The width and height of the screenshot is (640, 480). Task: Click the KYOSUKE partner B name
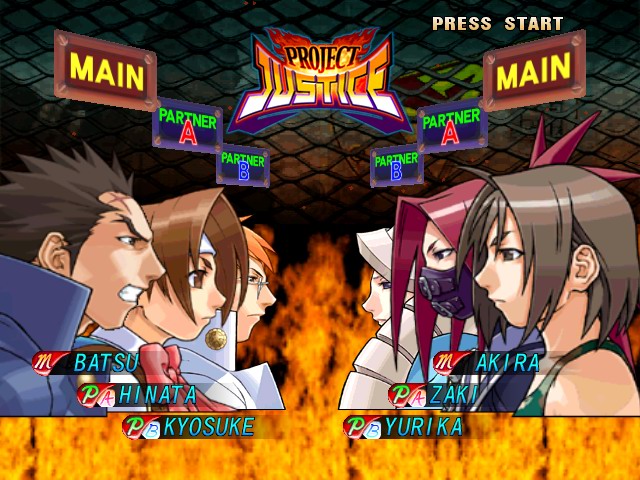pos(208,427)
